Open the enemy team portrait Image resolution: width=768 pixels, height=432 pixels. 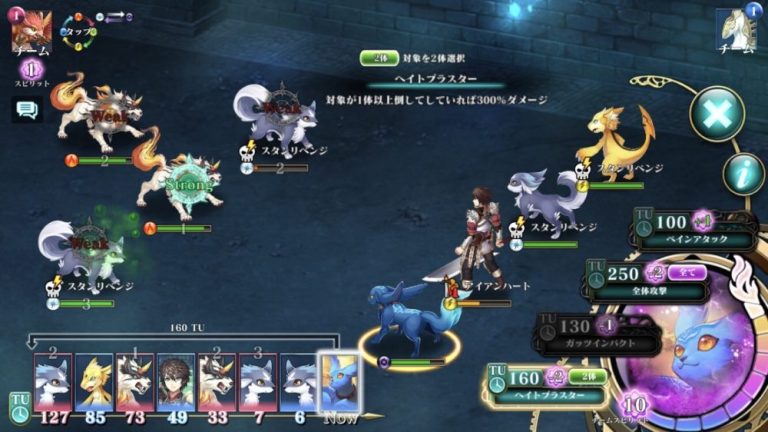[29, 33]
